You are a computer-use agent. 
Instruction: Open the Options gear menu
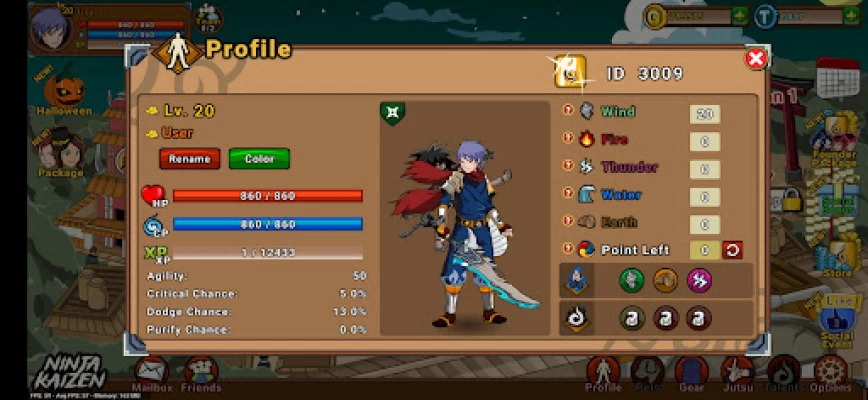tap(830, 374)
